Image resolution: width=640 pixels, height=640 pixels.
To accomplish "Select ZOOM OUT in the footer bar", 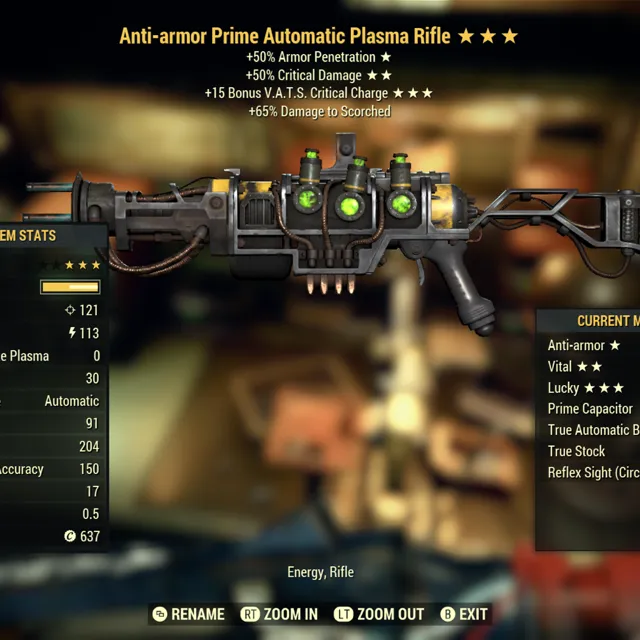I will click(380, 614).
